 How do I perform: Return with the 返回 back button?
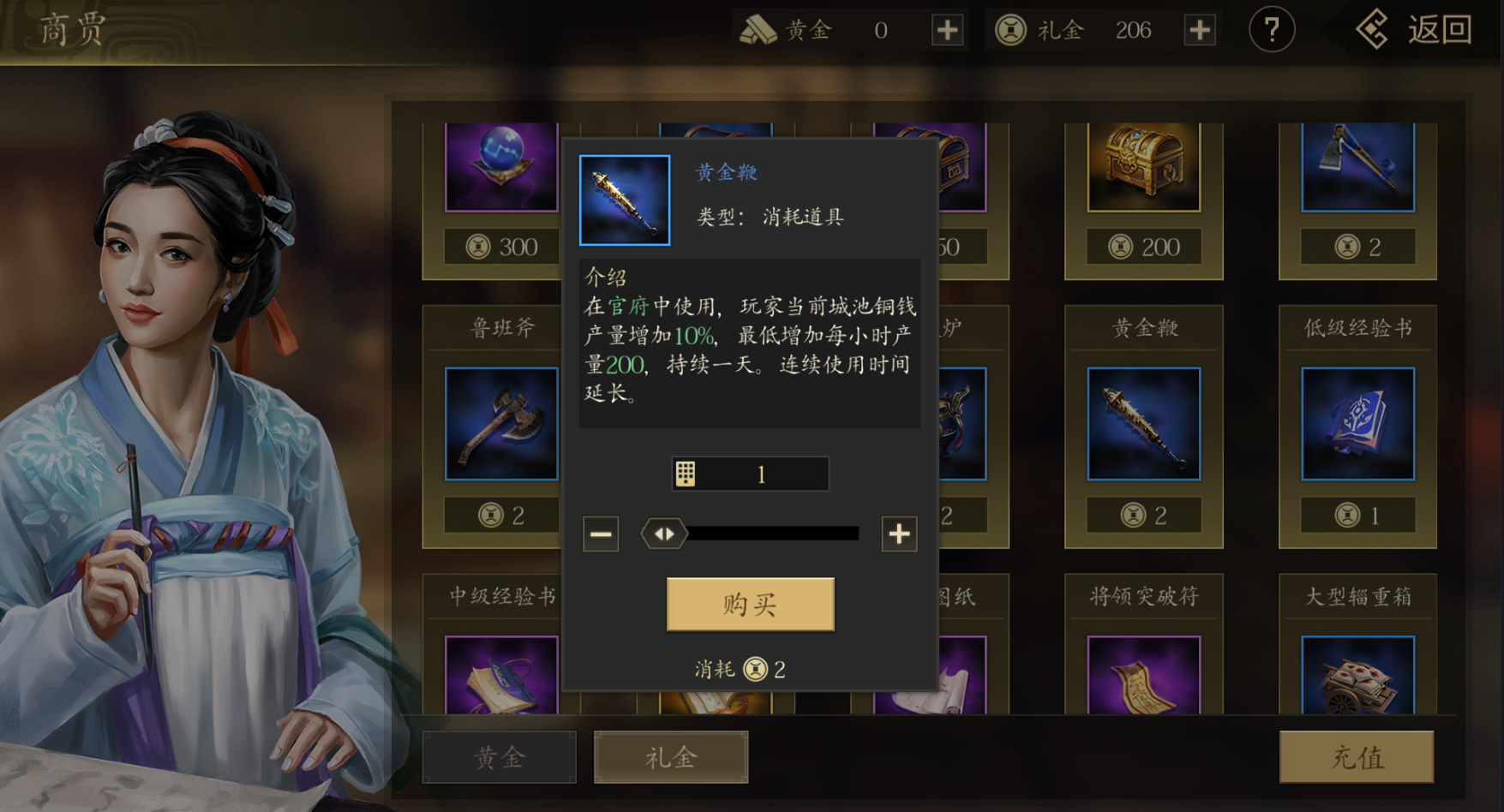pos(1415,30)
